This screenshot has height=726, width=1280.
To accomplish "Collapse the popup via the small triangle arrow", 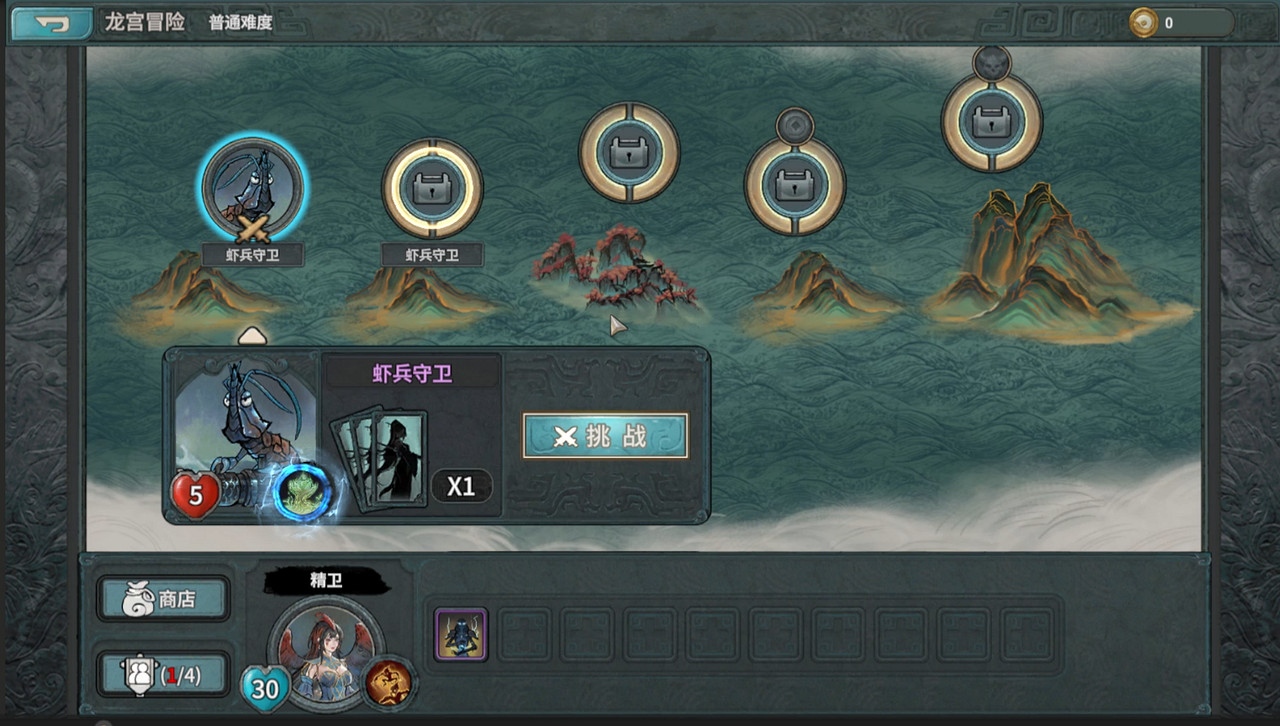I will (252, 334).
